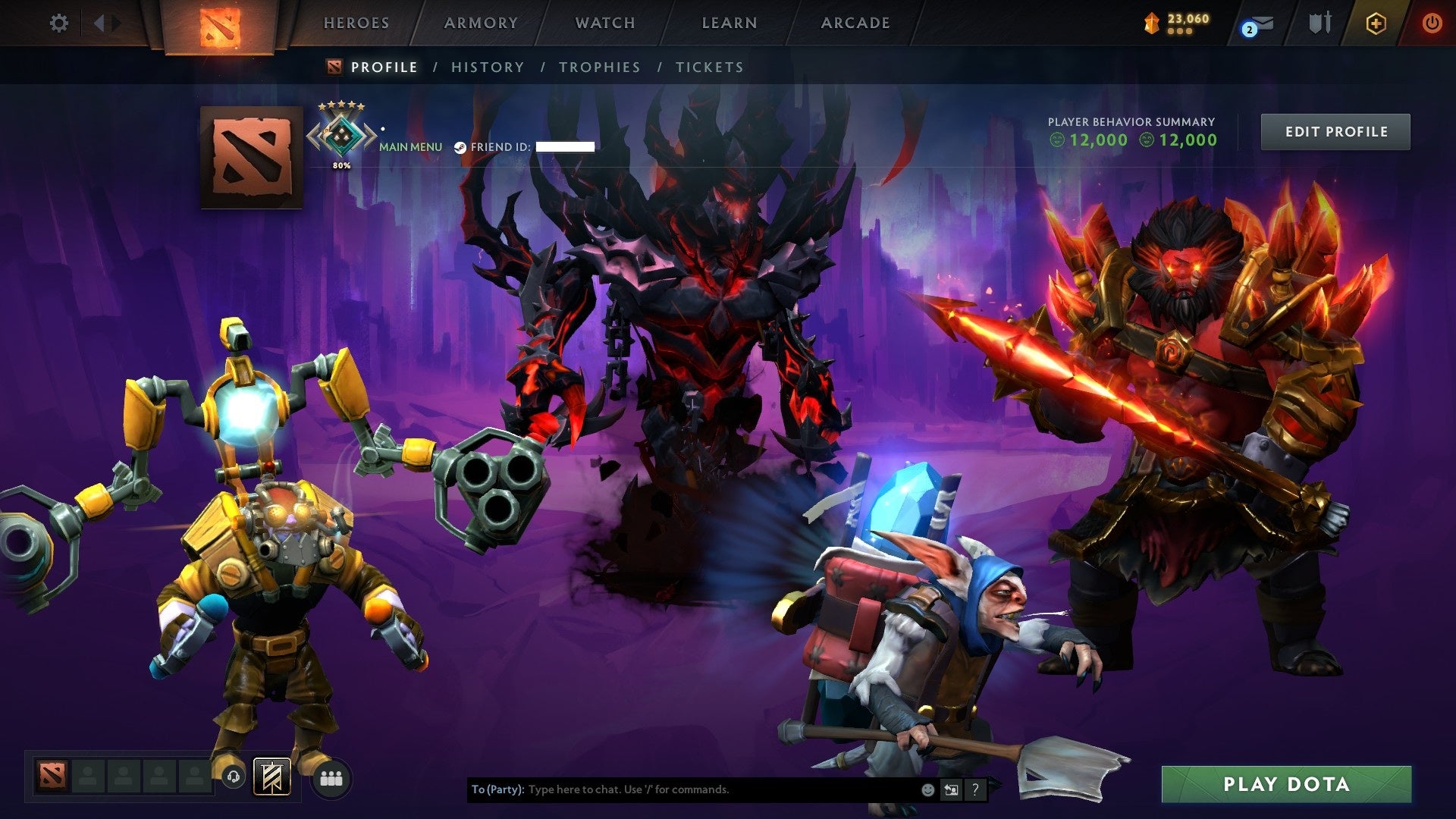Click the EDIT PROFILE button
1456x819 pixels.
1335,130
